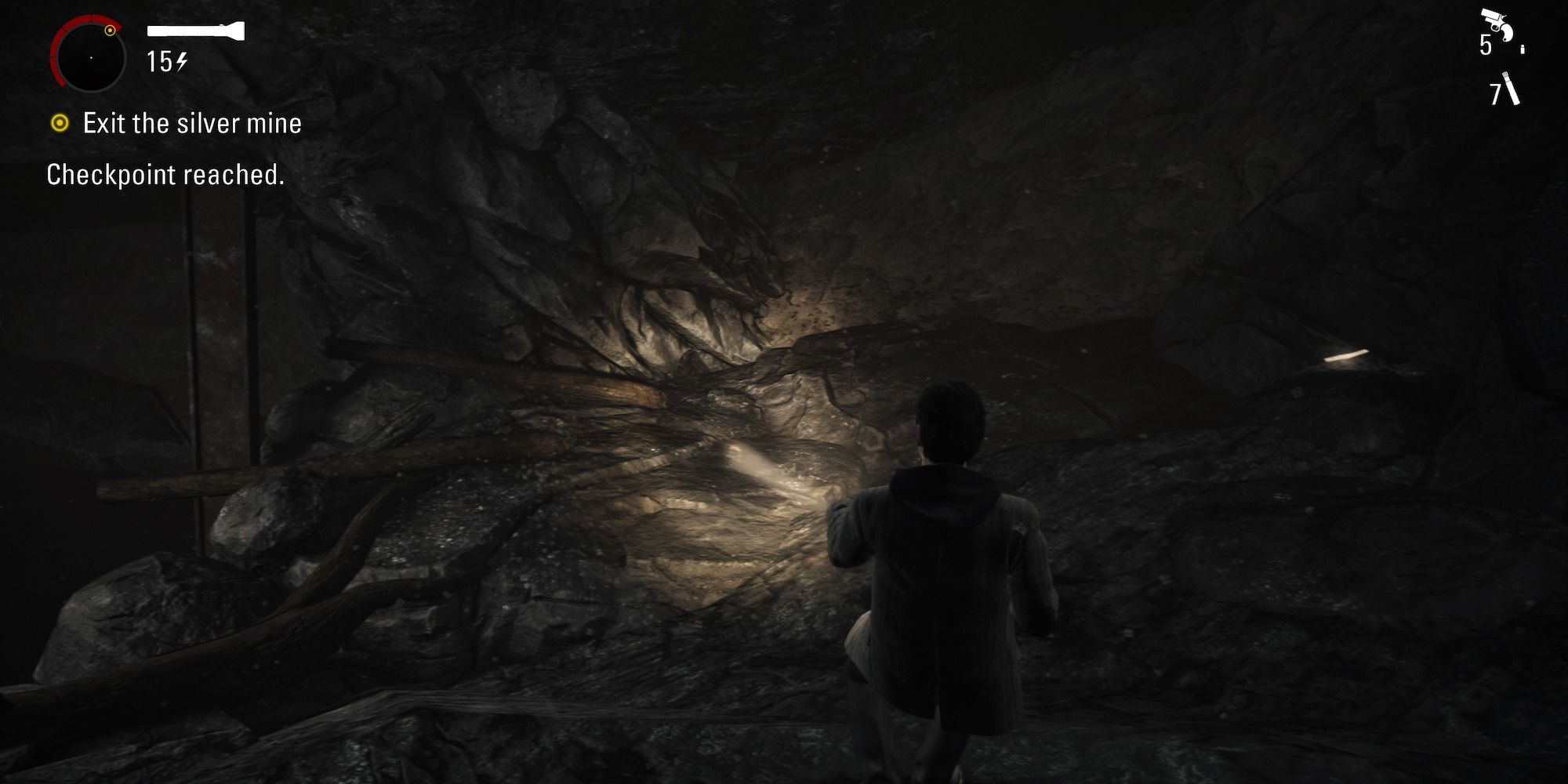Click the small bullet icon beside the flare gun
This screenshot has width=1568, height=784.
(1523, 49)
